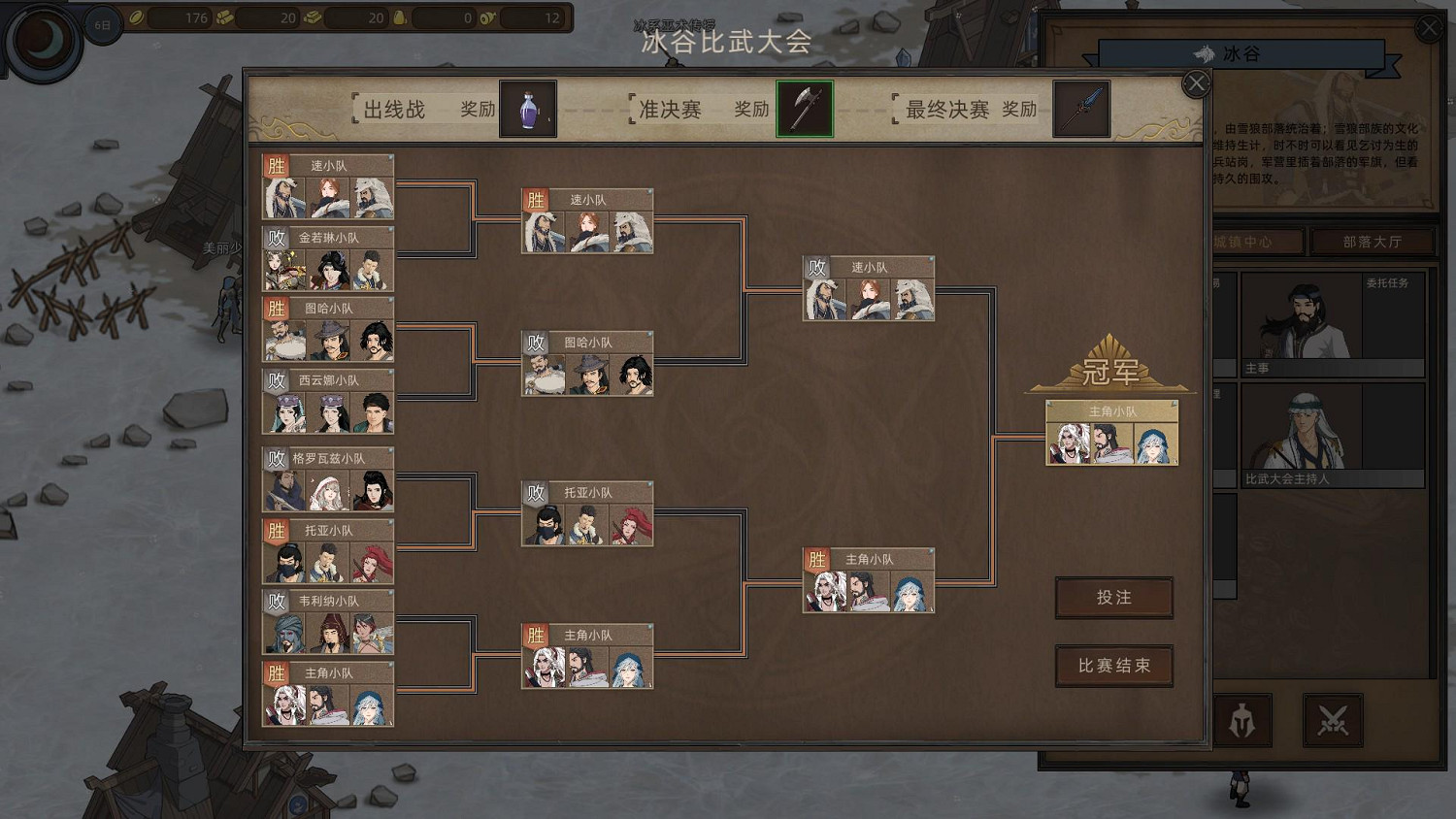Open the crossed swords battle icon
The width and height of the screenshot is (1456, 819).
(1334, 719)
